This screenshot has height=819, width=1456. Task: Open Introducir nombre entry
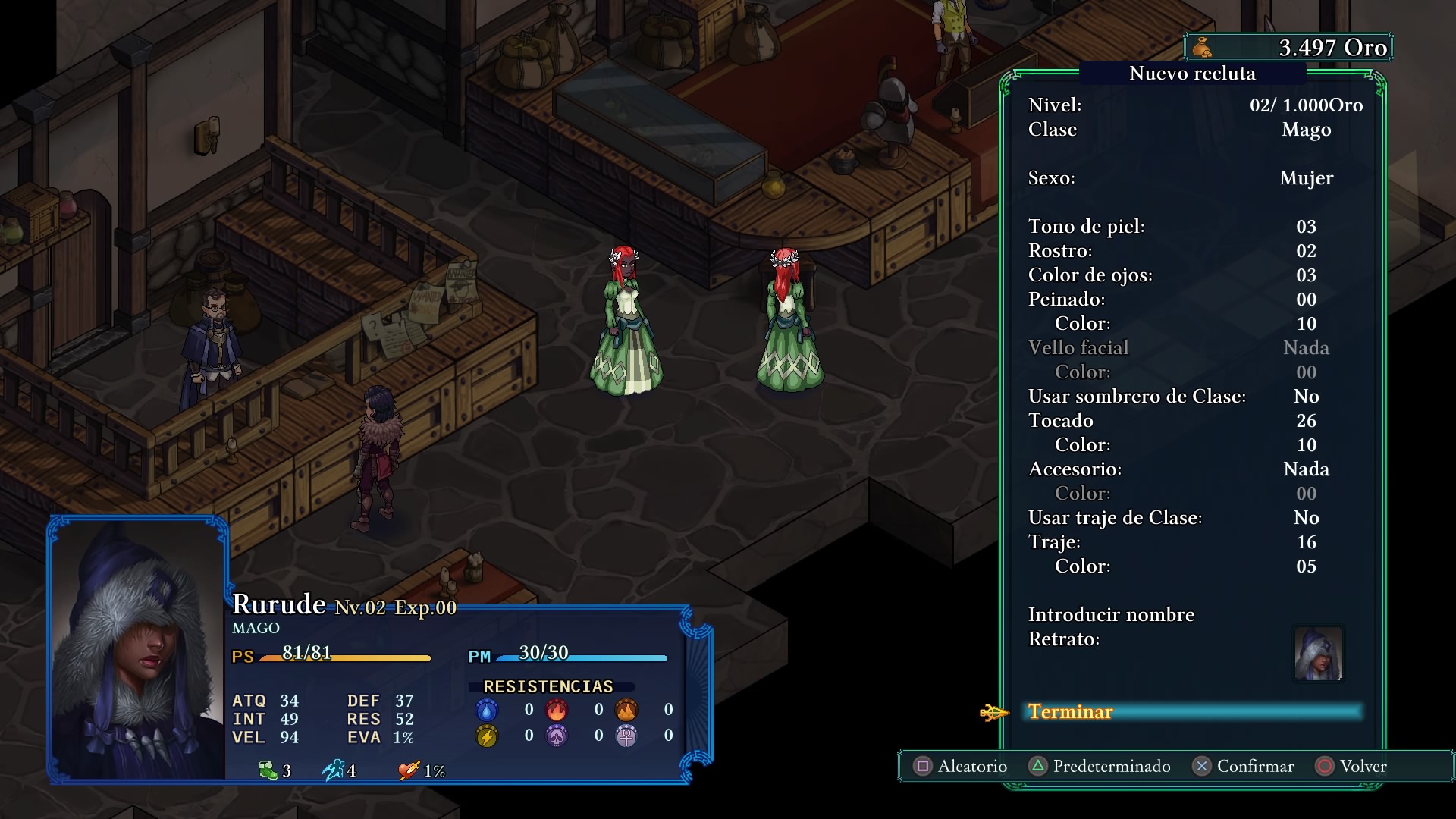pos(1111,615)
